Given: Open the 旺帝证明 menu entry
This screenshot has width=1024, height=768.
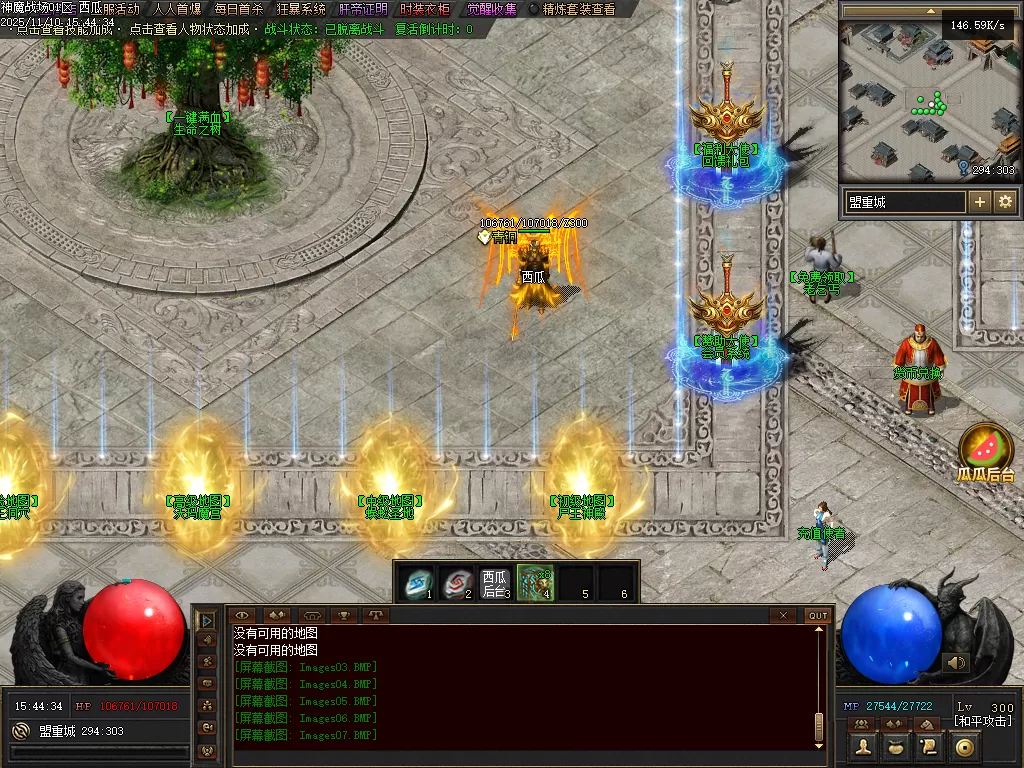Looking at the screenshot, I should [363, 9].
